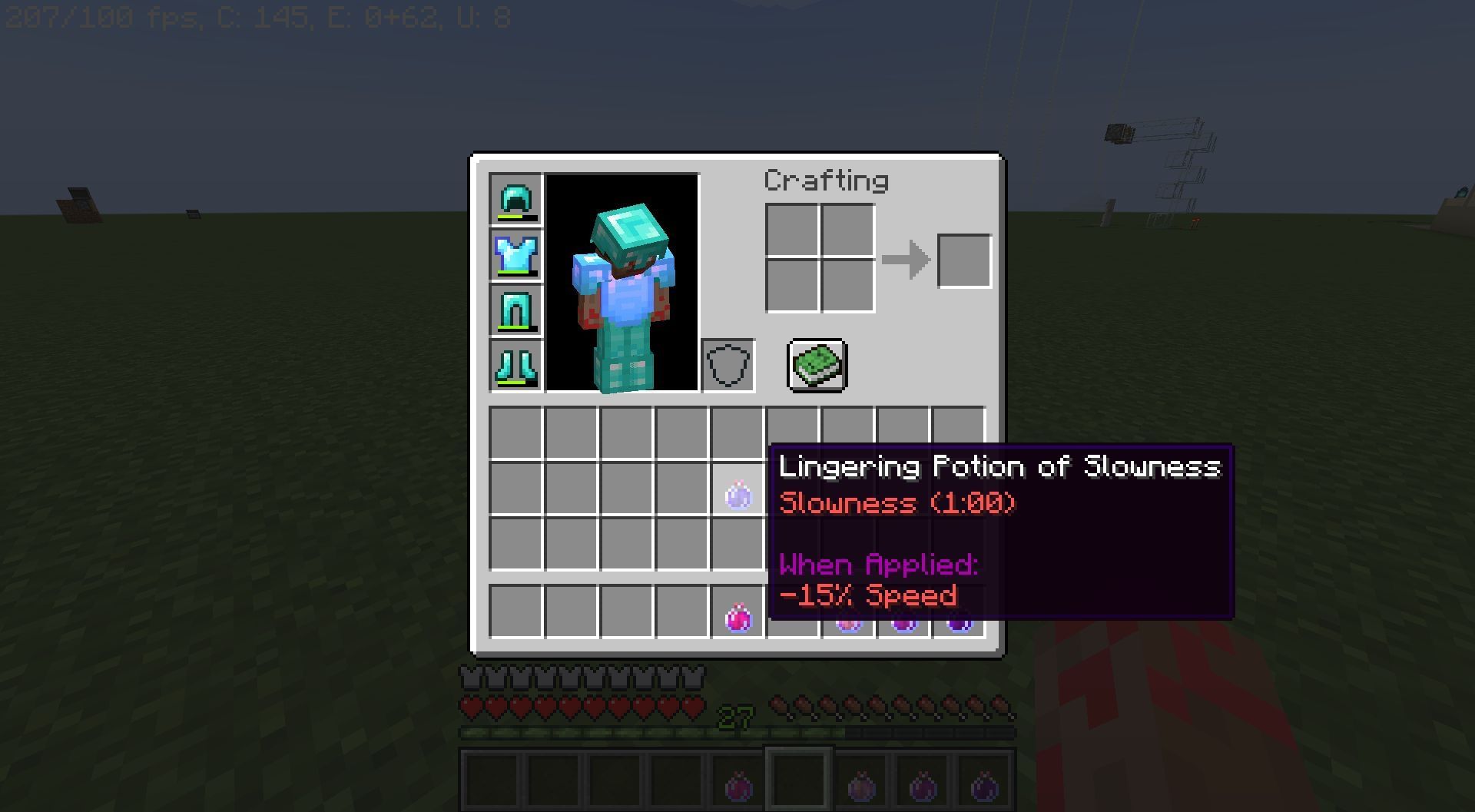Click the arrow pointing to the crafting result
The image size is (1475, 812).
coord(908,260)
